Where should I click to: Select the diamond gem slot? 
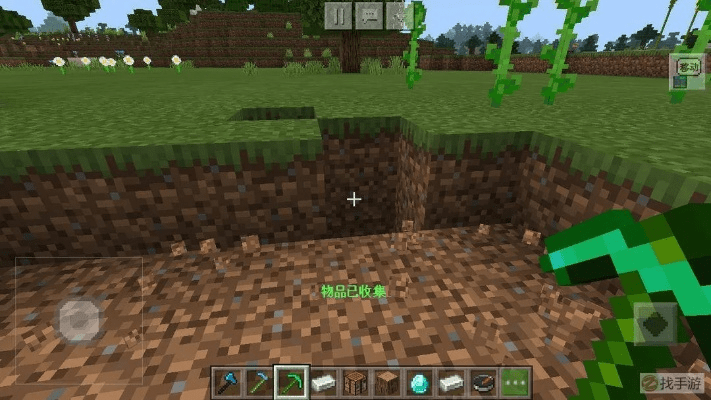(419, 382)
